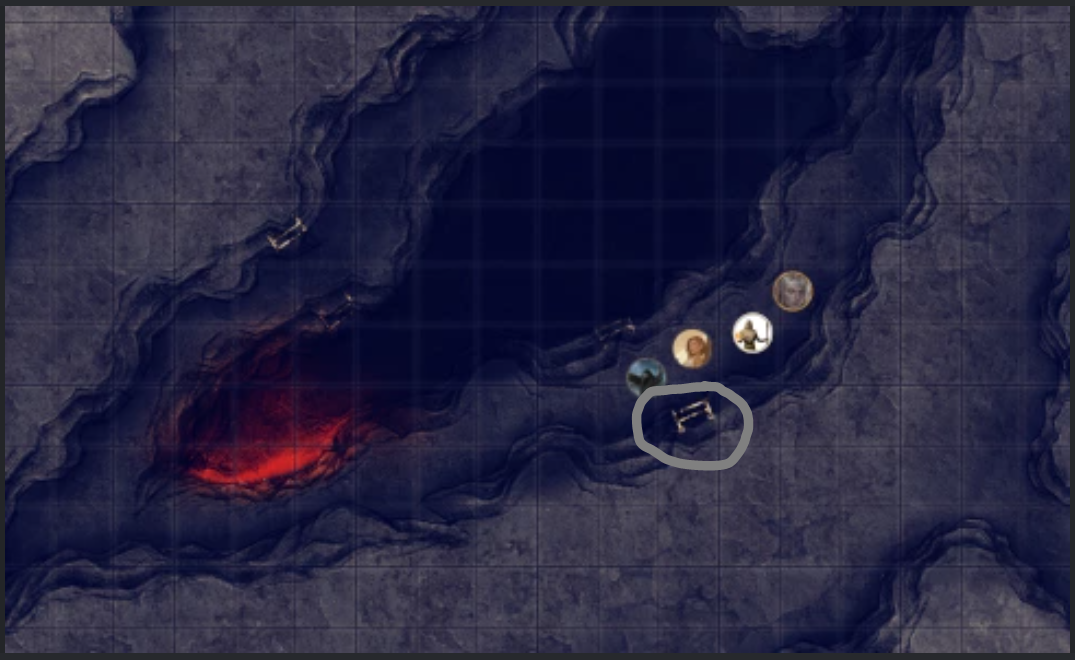This screenshot has width=1075, height=660.
Task: Select the white-haired elf character token
Action: click(792, 292)
